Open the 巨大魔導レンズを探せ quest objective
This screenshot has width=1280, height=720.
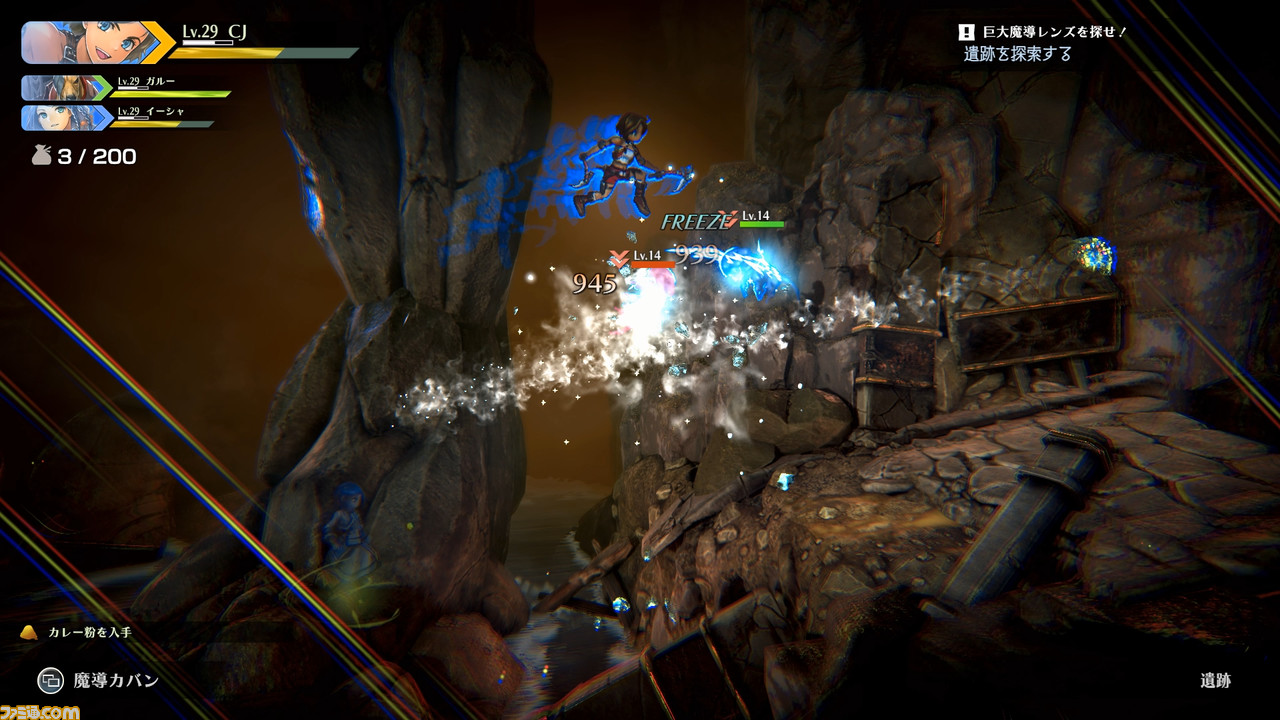pyautogui.click(x=1041, y=33)
